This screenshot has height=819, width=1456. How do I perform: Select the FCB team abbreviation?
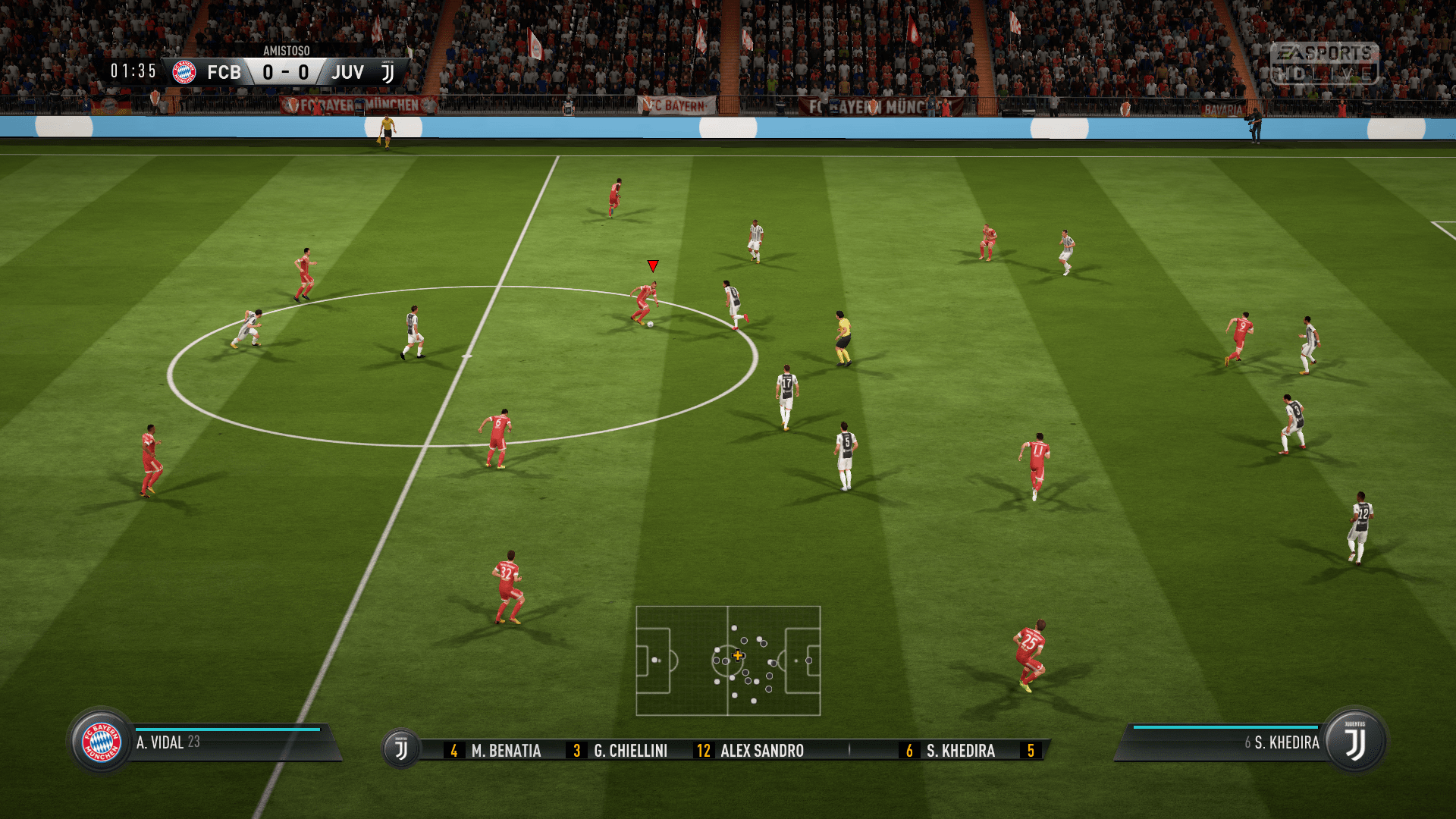click(225, 72)
